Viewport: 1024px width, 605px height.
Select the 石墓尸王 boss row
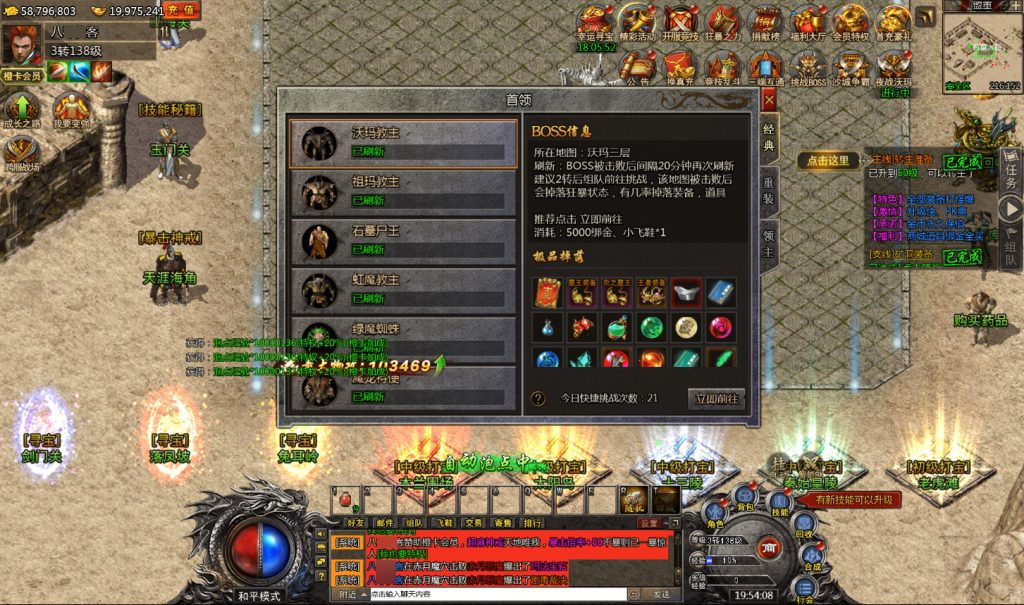pos(402,241)
